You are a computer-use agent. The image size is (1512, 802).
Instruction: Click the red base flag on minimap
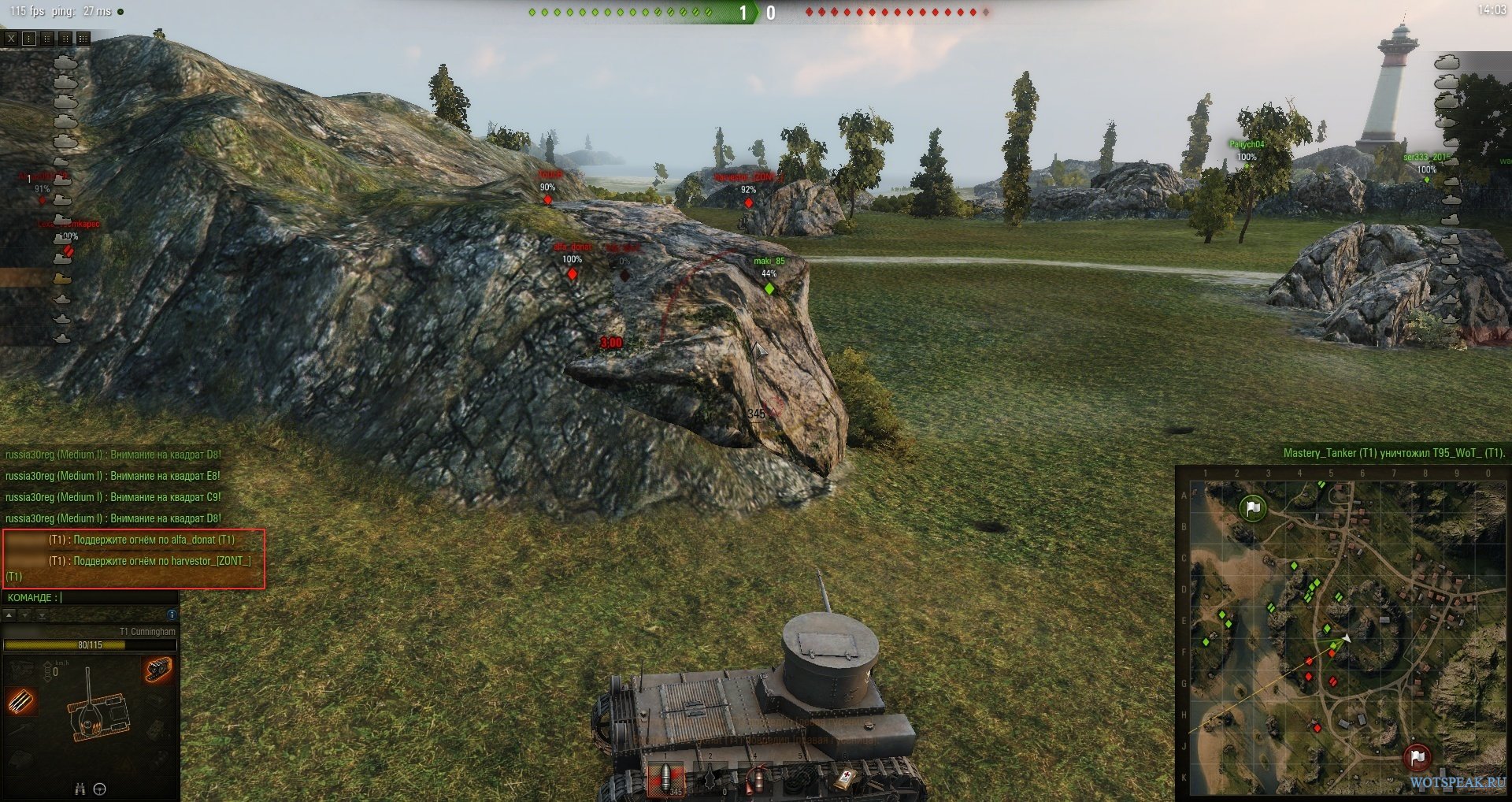point(1417,757)
